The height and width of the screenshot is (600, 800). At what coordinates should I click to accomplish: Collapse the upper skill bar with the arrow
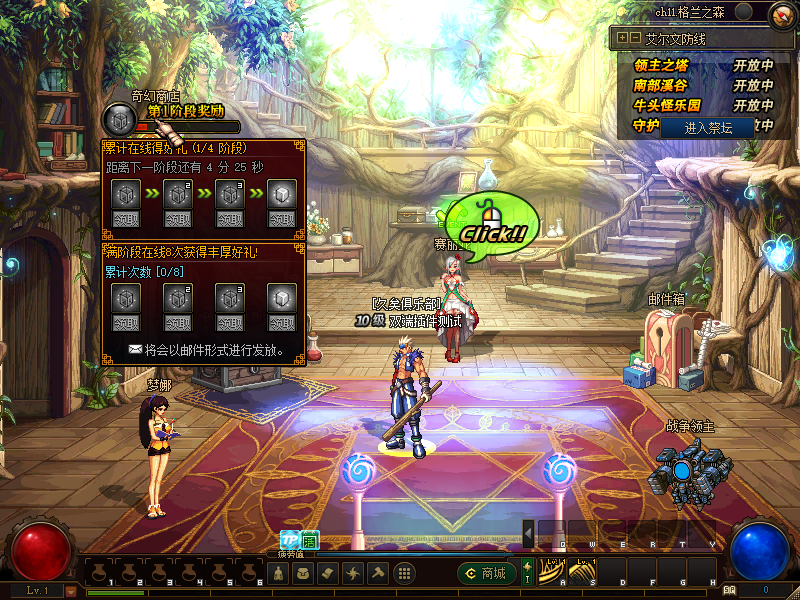528,535
